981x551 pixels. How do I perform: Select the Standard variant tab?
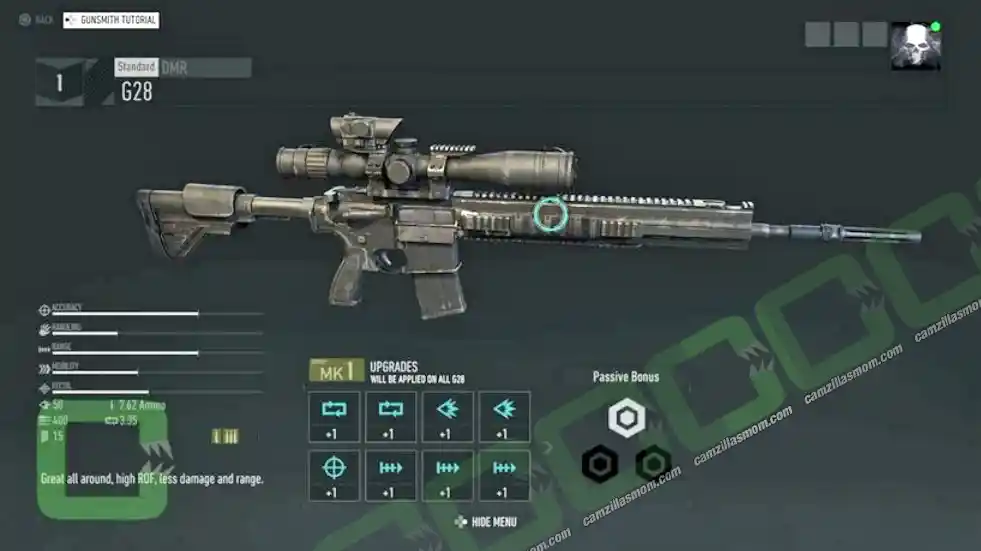(x=136, y=67)
